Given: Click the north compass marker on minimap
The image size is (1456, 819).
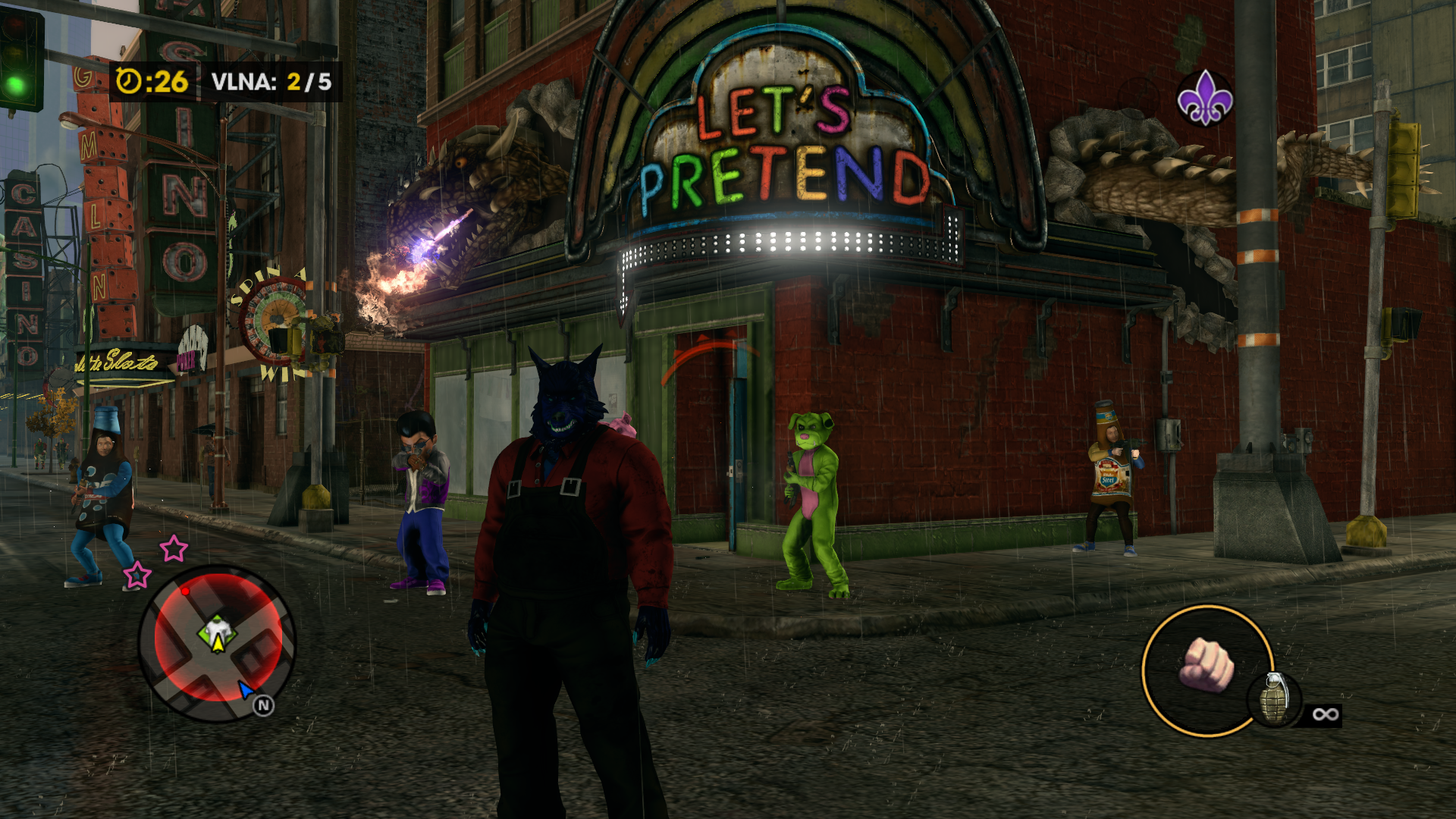Looking at the screenshot, I should [x=263, y=706].
